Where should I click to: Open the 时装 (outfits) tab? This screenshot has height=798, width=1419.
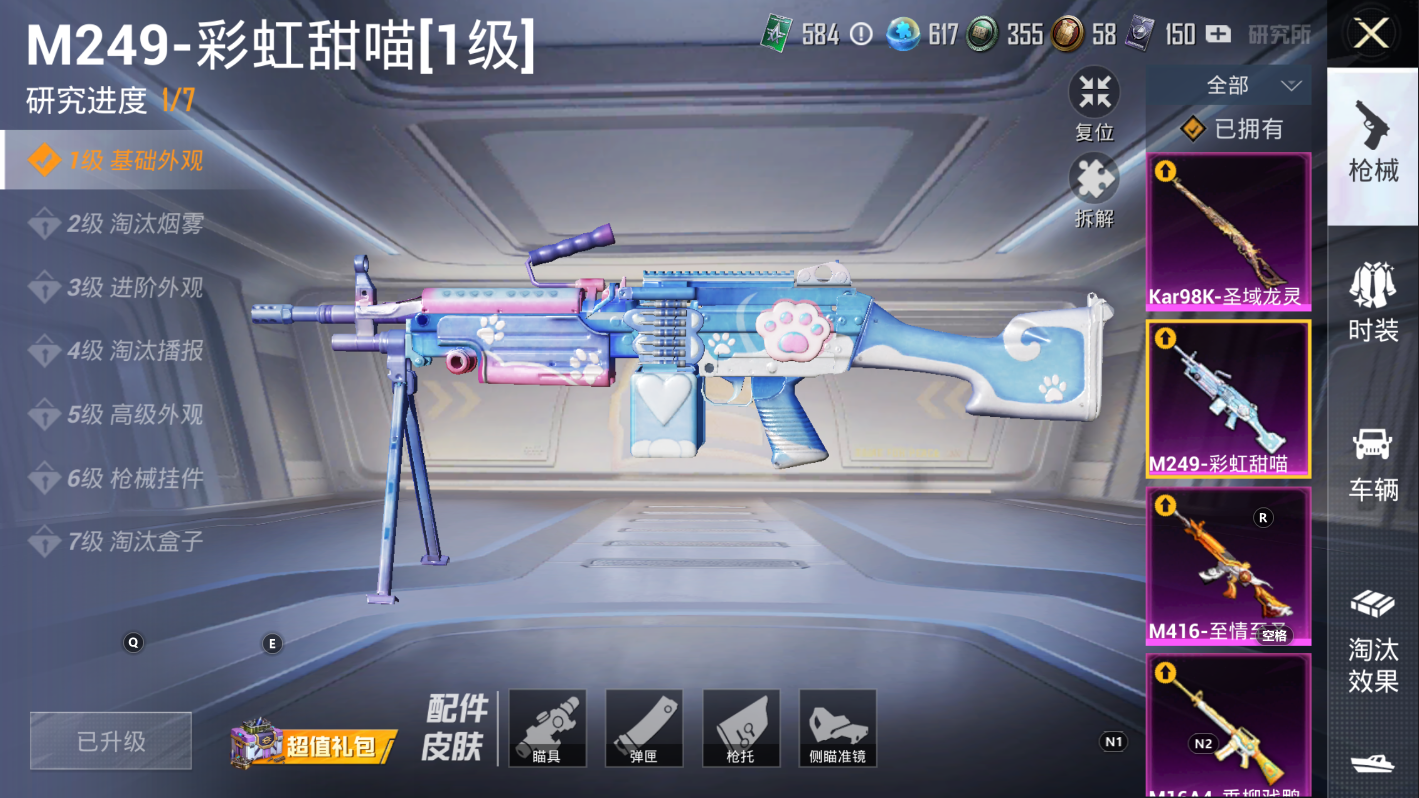pyautogui.click(x=1373, y=302)
